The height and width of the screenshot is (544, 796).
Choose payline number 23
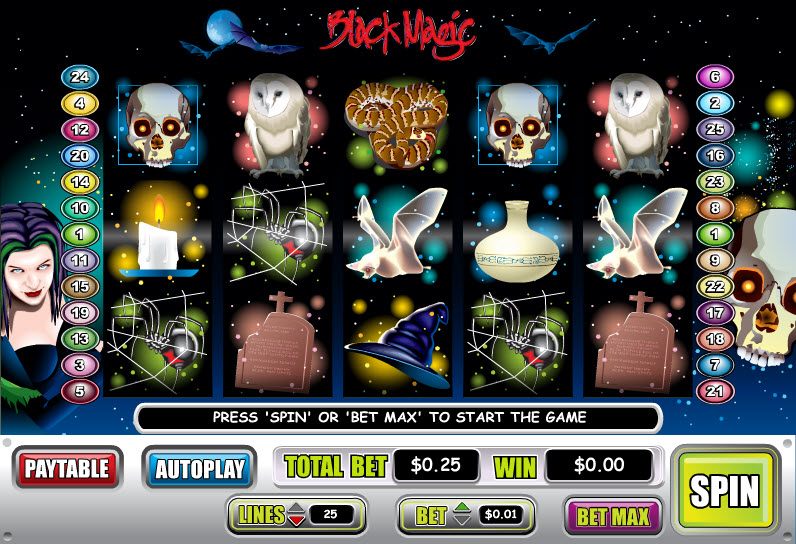coord(714,182)
